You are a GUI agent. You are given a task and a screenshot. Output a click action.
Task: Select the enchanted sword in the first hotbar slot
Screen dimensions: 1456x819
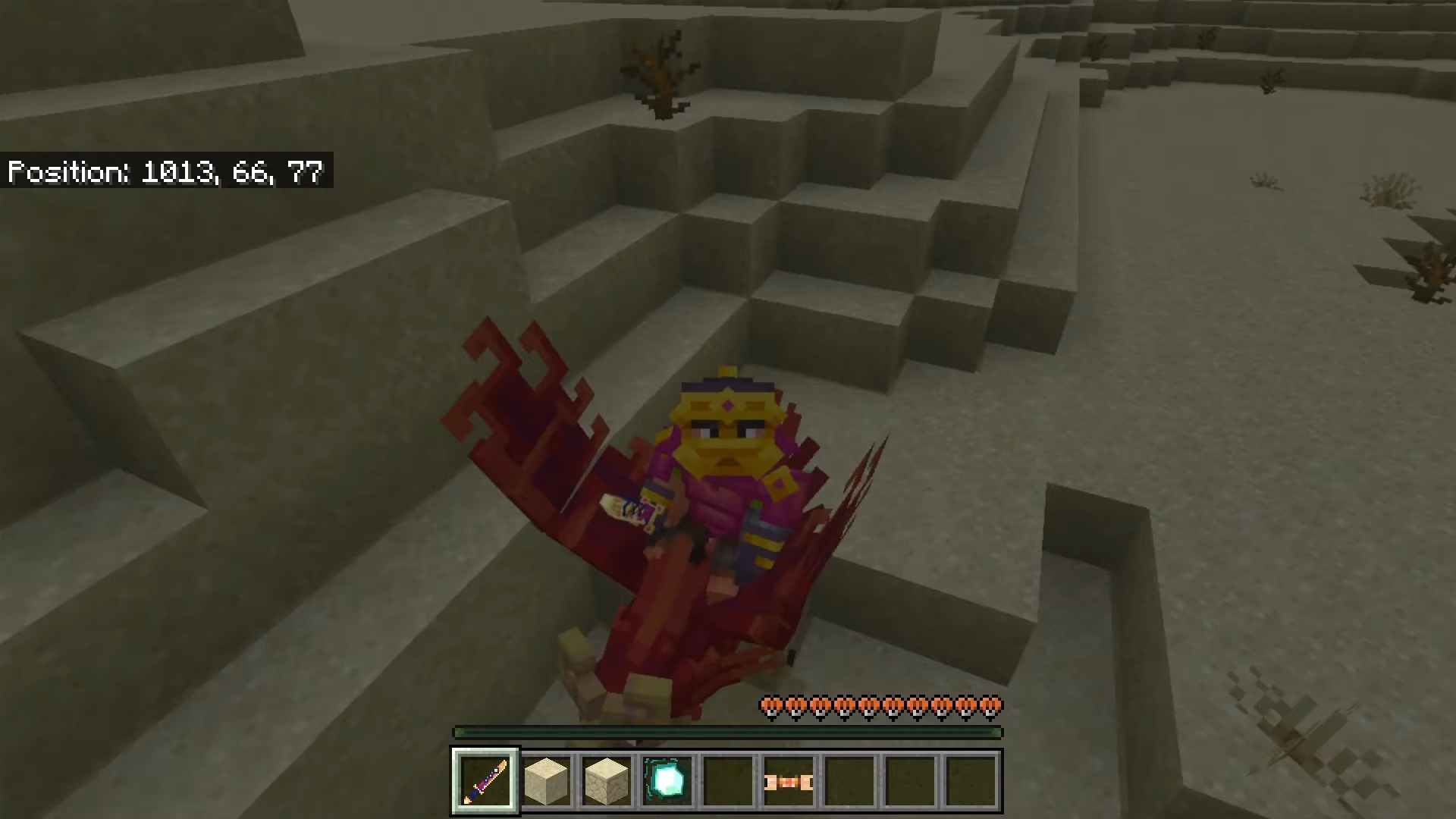click(485, 780)
